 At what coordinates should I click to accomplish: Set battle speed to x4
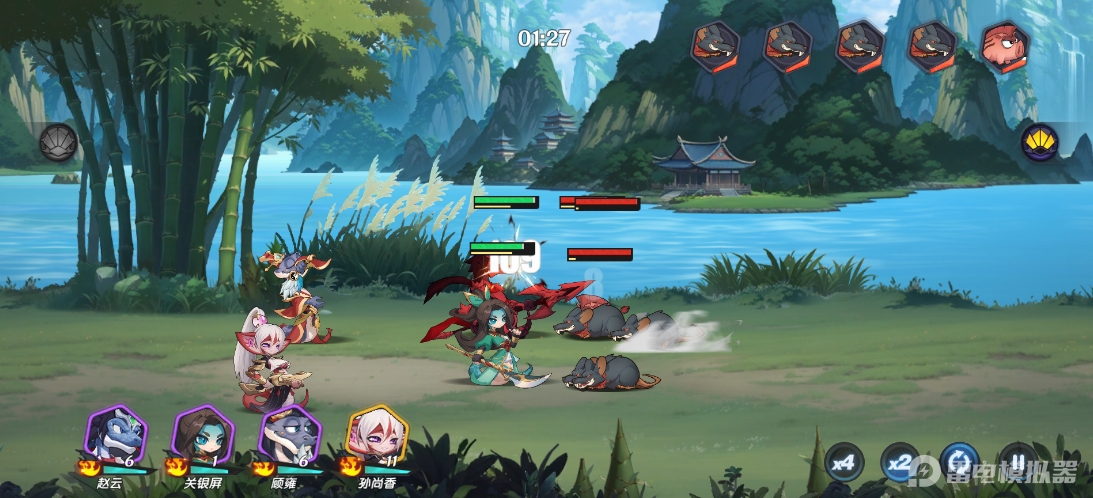coord(845,462)
